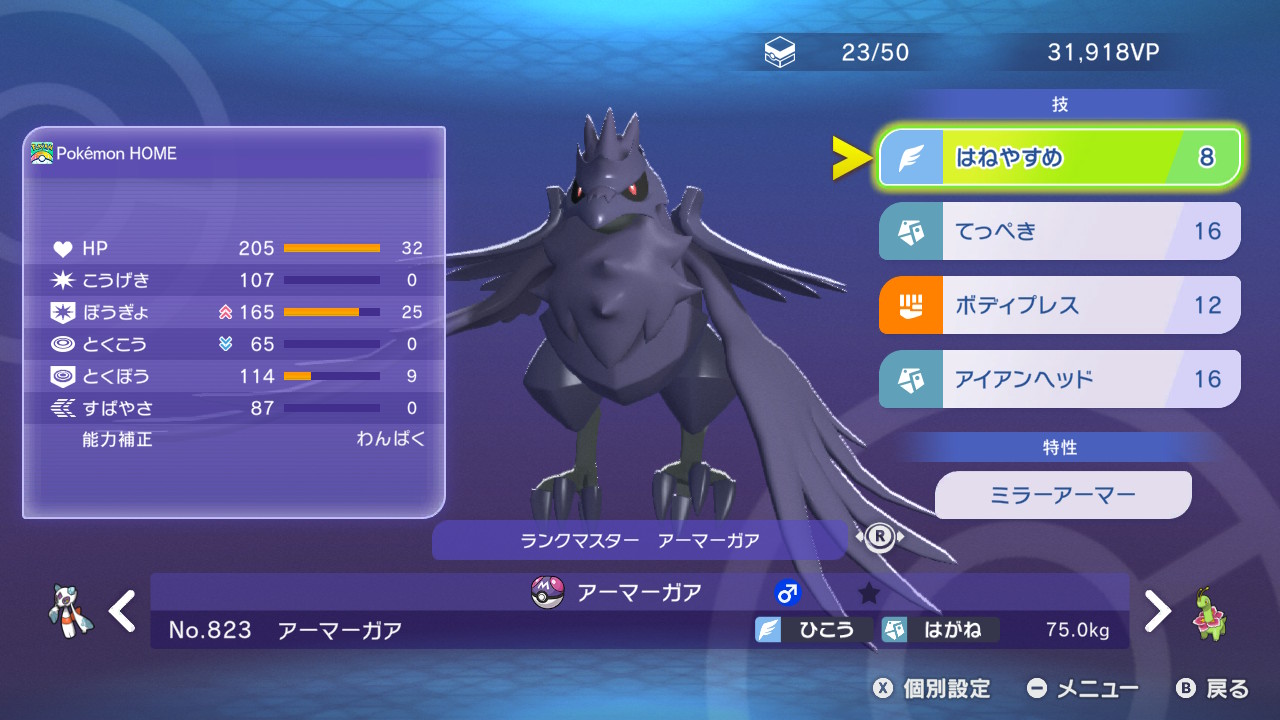
Task: Choose the てっぺき move entry
Action: [1059, 231]
